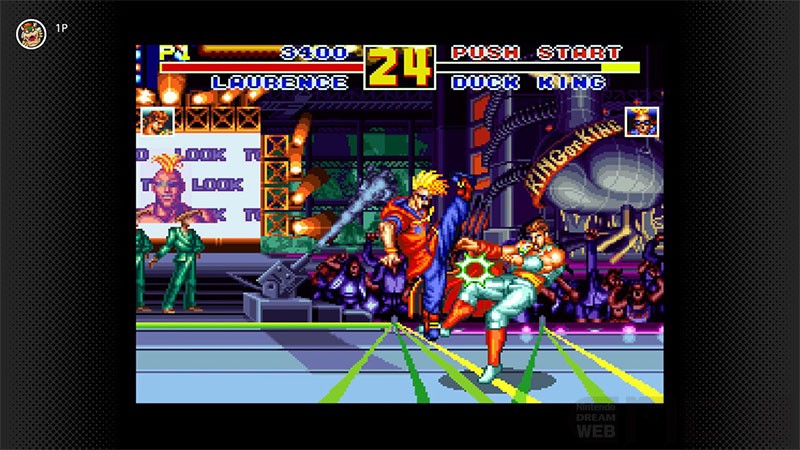Click Laurence's fighter portrait
The image size is (800, 450).
coord(157,121)
